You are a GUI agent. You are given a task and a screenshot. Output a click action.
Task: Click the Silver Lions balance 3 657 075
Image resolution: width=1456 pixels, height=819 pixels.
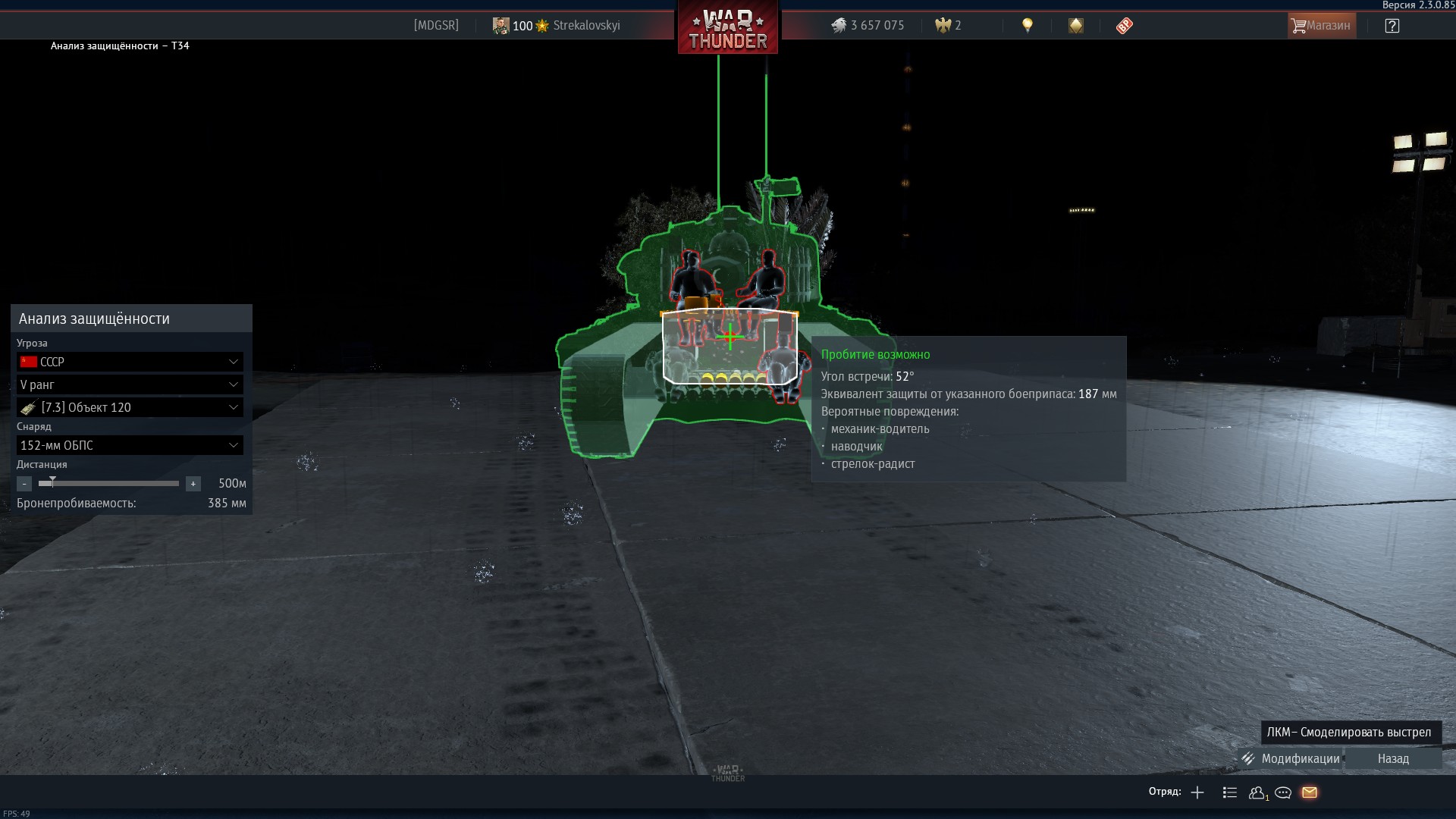[868, 26]
